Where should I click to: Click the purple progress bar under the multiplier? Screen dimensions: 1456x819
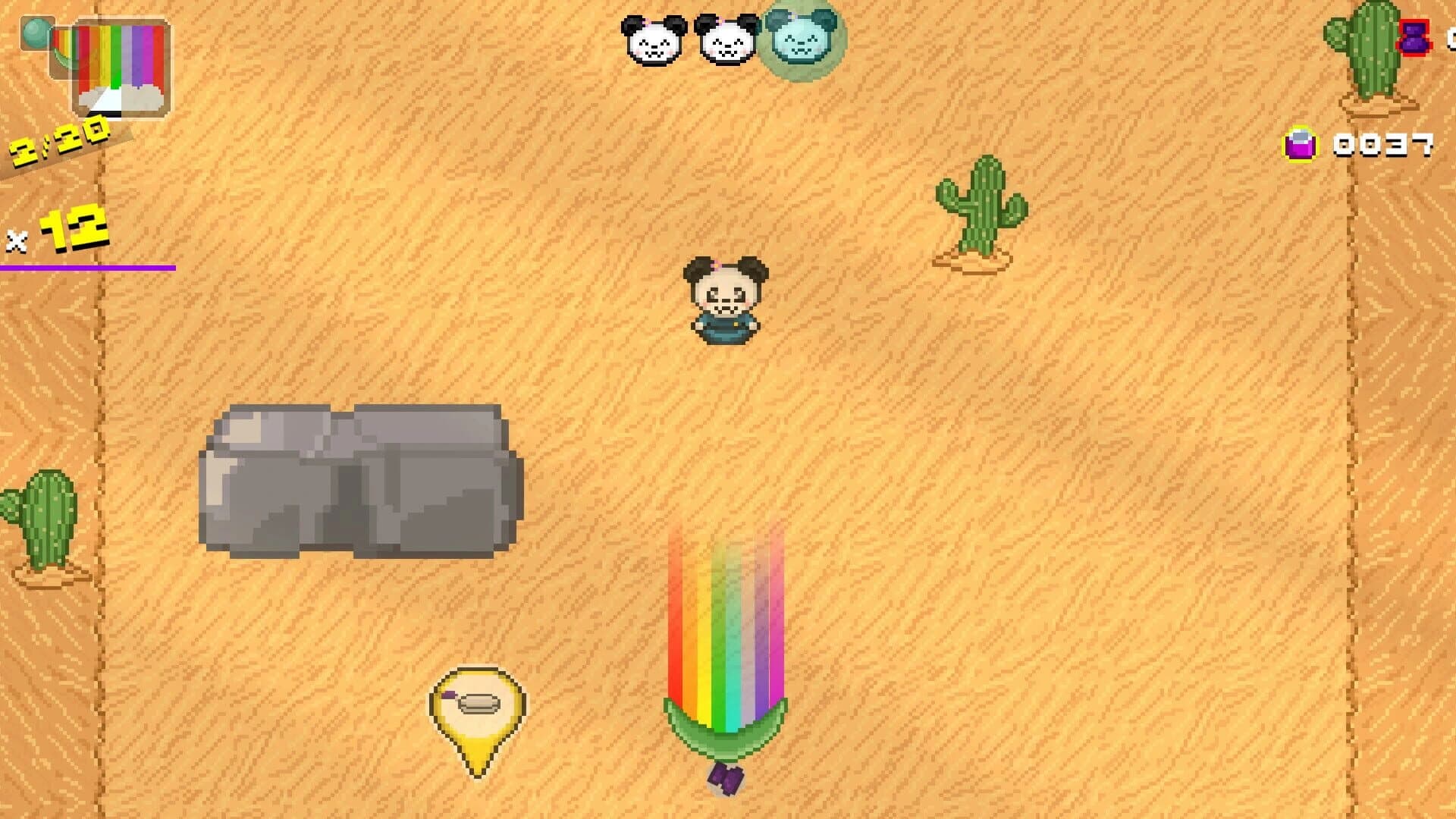(x=87, y=267)
